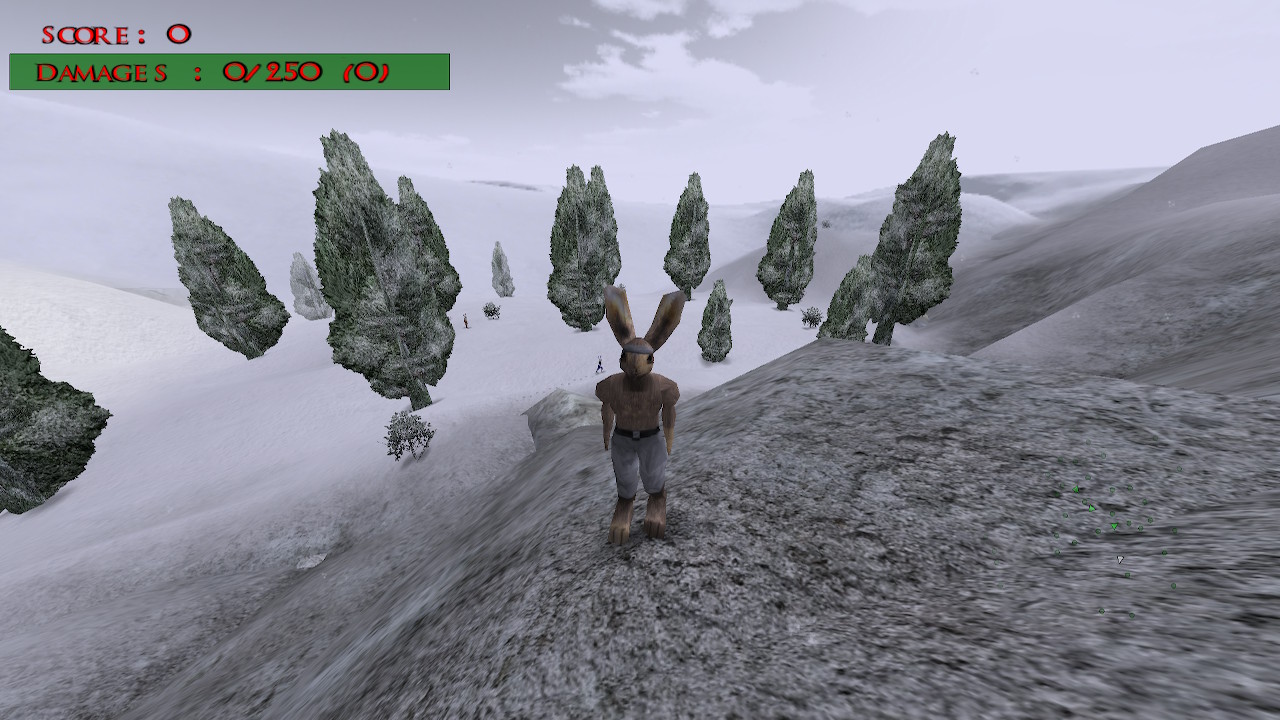Select the white player arrow on the radar
Screen dimensions: 1280x720
click(x=1120, y=560)
